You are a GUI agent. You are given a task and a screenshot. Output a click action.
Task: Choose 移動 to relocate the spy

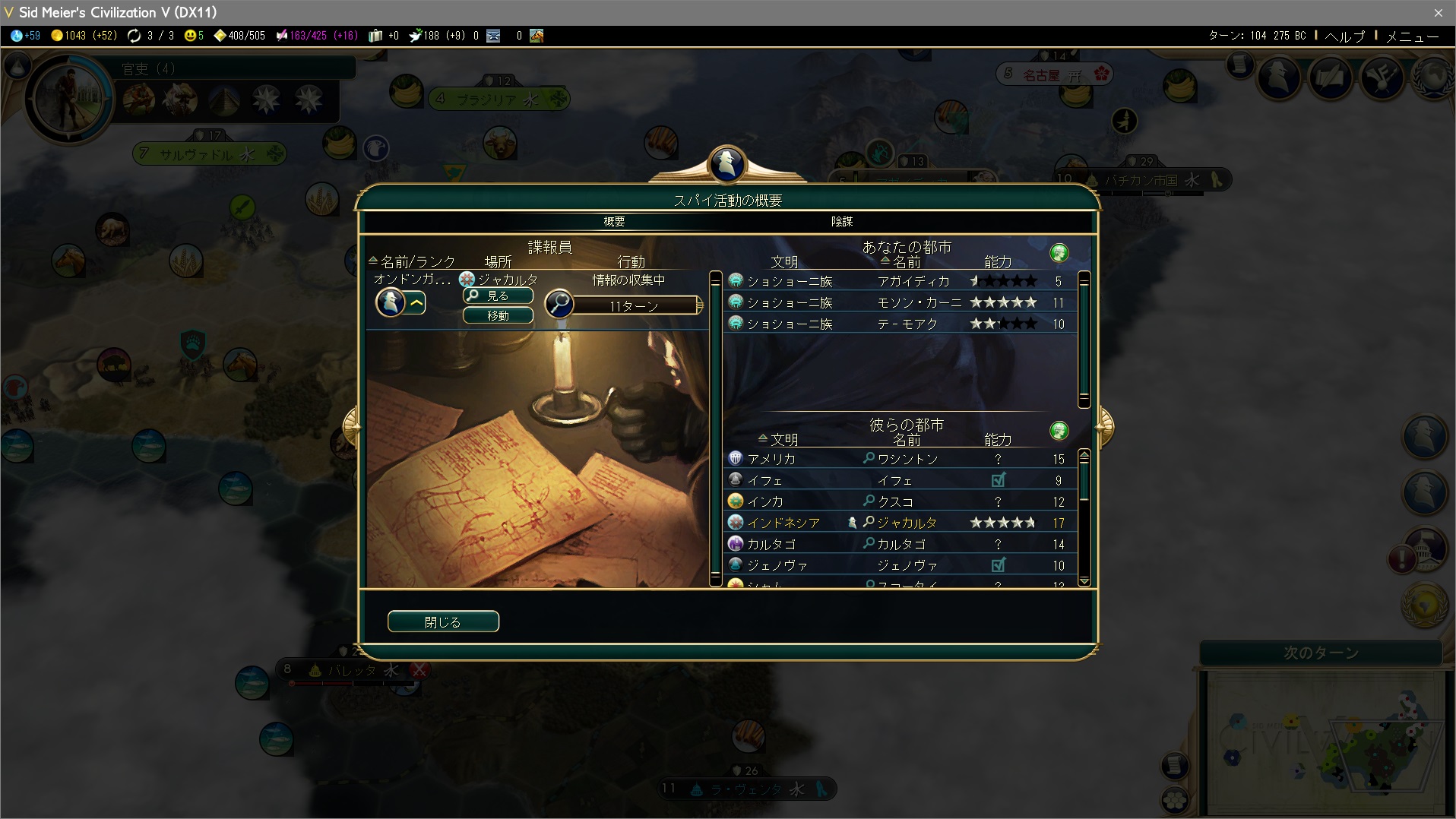coord(498,315)
